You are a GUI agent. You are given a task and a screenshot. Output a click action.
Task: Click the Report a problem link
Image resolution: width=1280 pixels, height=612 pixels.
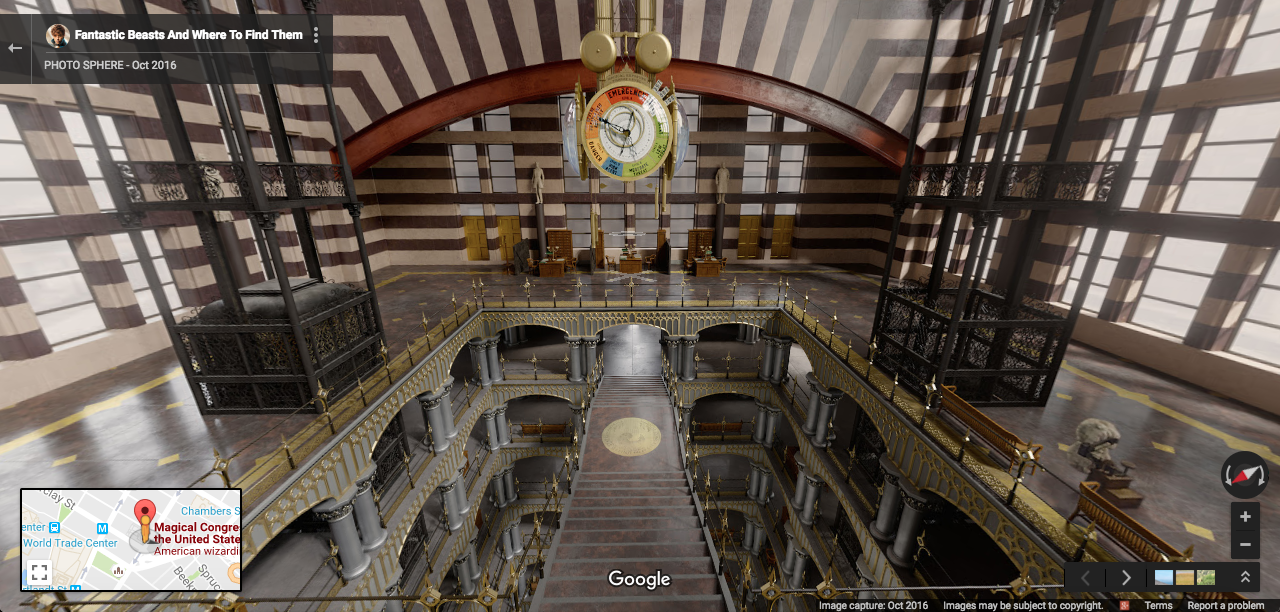tap(1225, 606)
